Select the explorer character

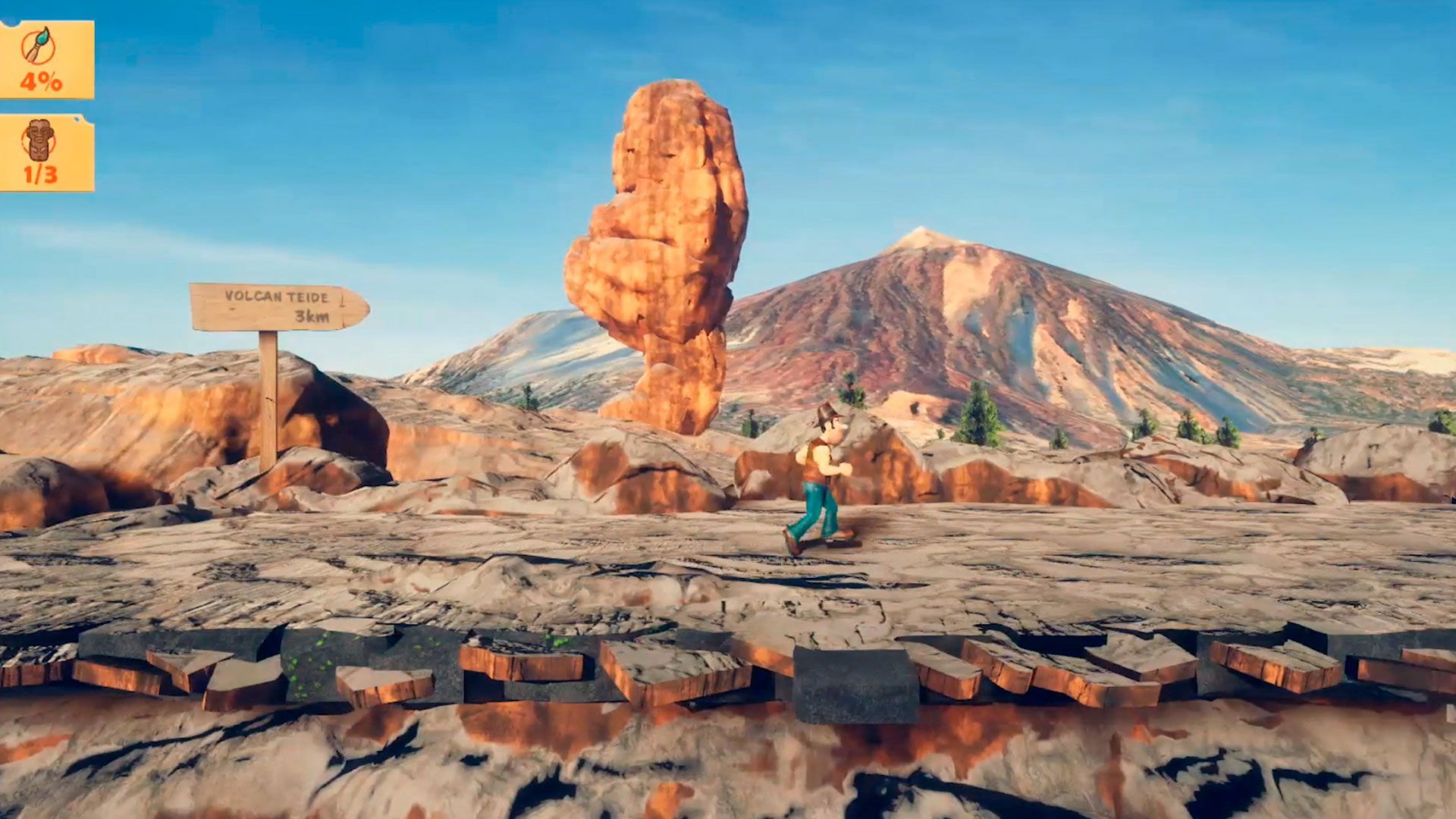tap(823, 466)
